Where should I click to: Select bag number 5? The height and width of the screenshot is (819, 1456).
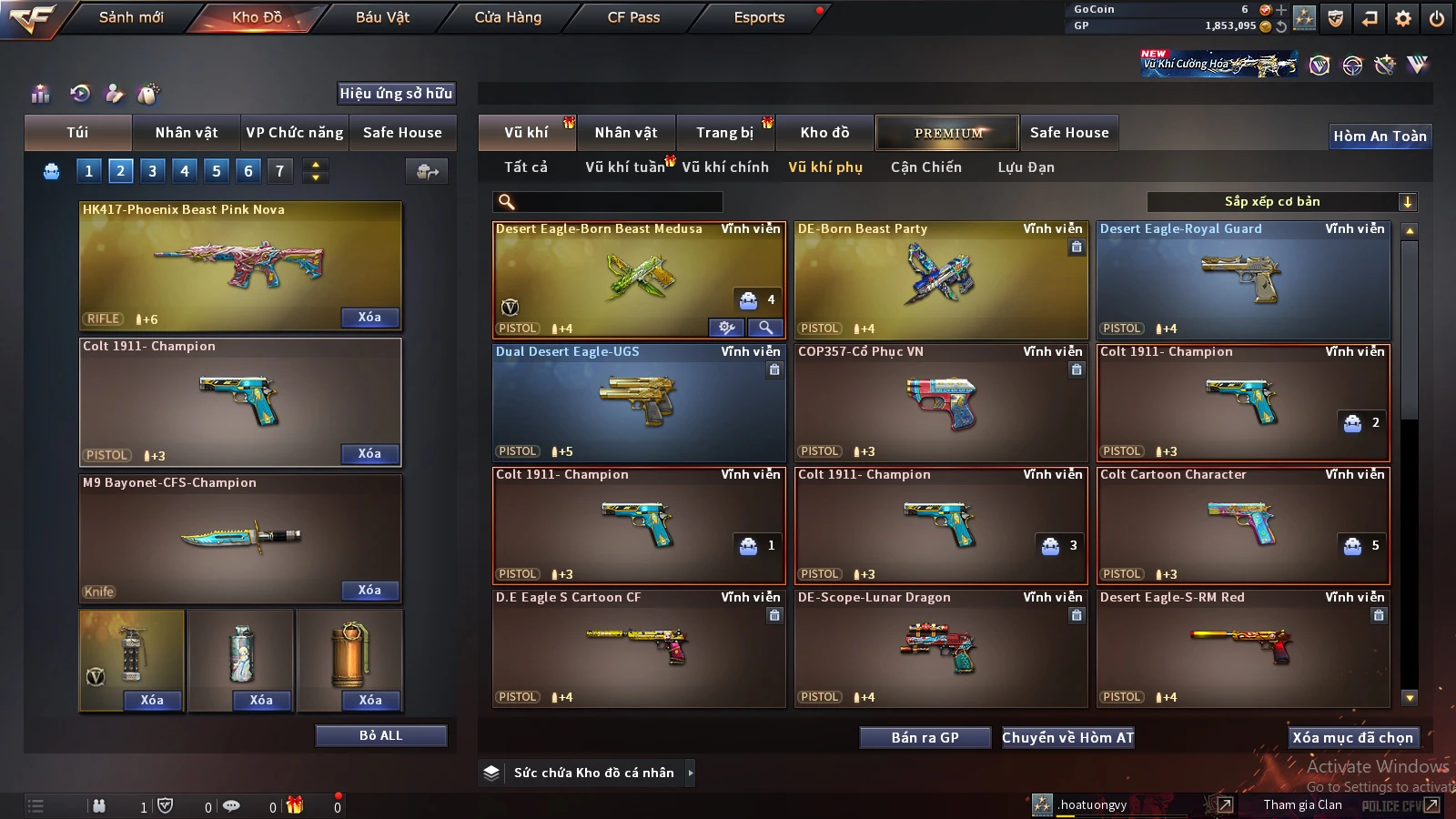point(217,171)
